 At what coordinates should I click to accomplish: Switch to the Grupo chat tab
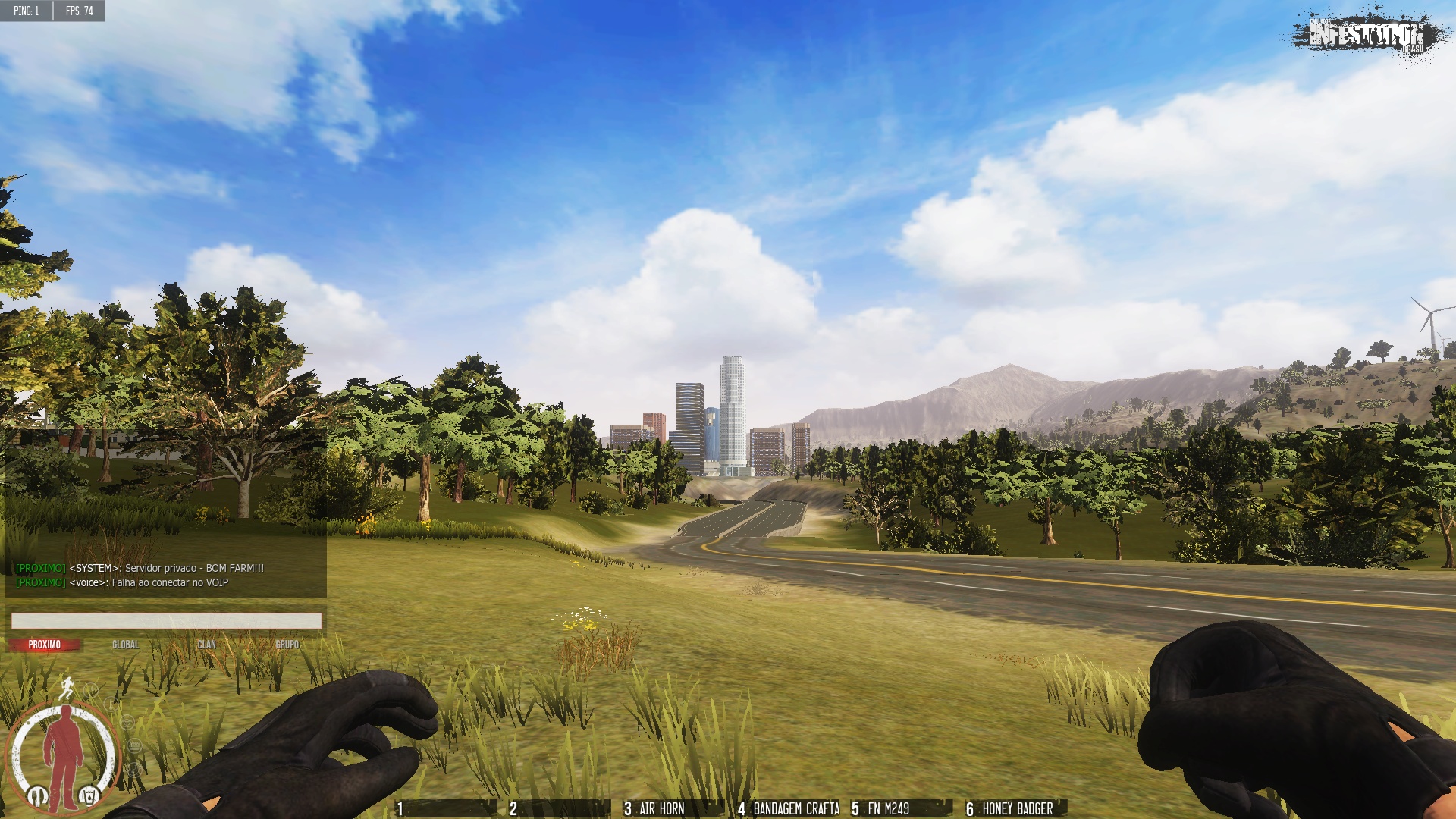287,645
